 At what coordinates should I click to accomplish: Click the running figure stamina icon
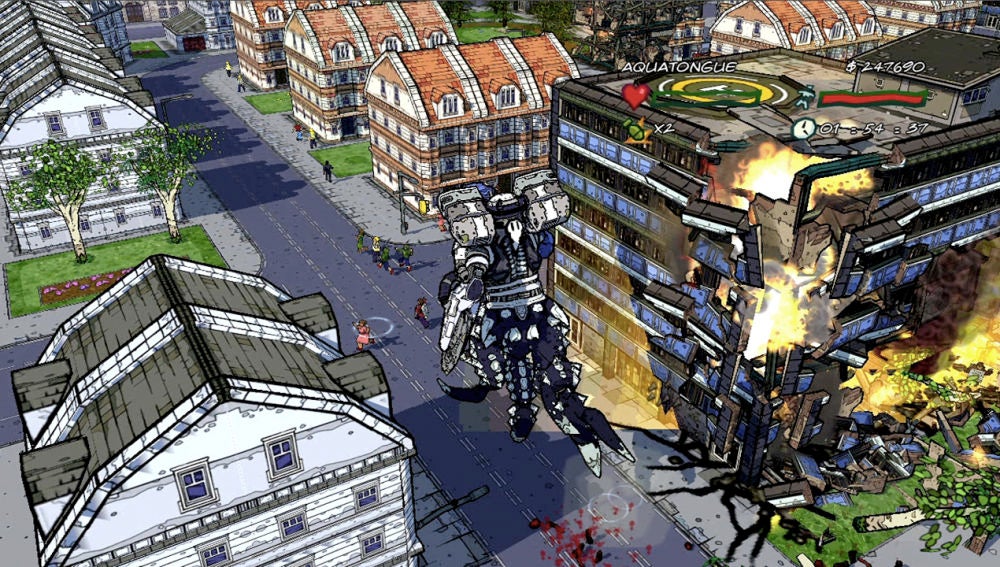(805, 97)
